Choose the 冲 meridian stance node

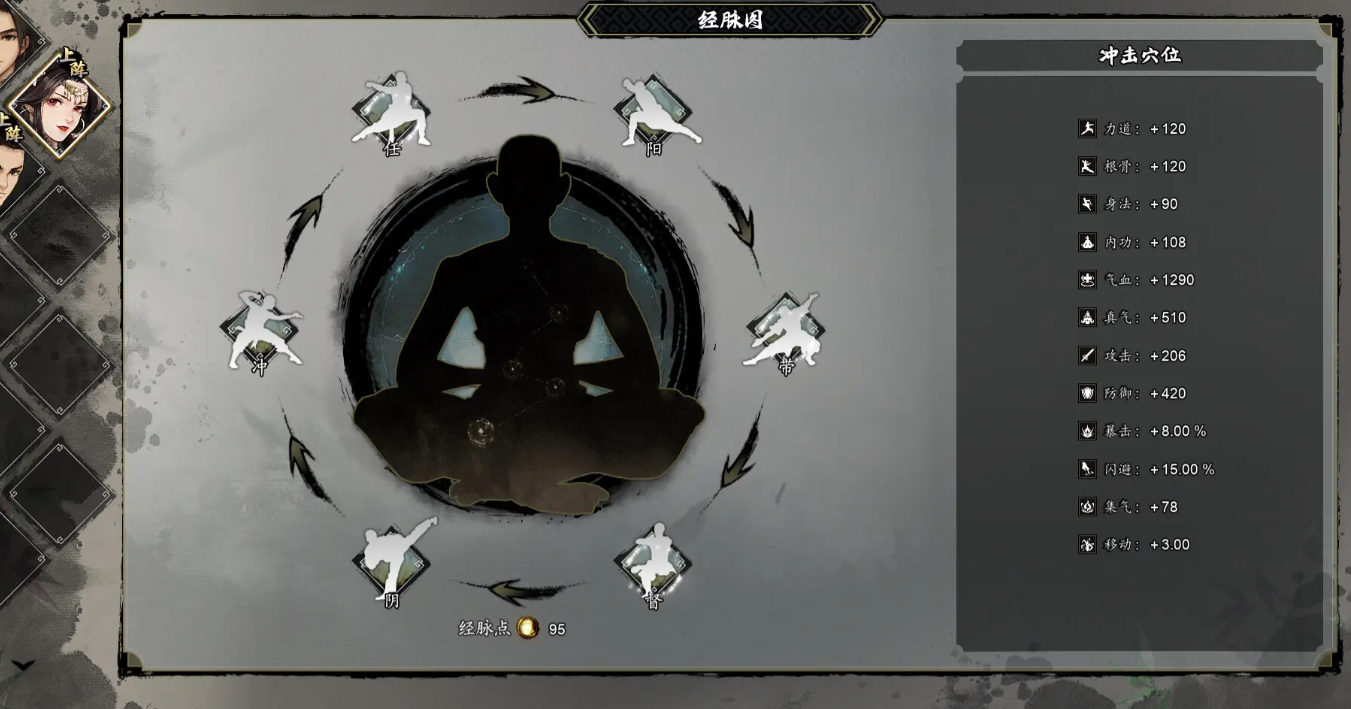coord(260,332)
